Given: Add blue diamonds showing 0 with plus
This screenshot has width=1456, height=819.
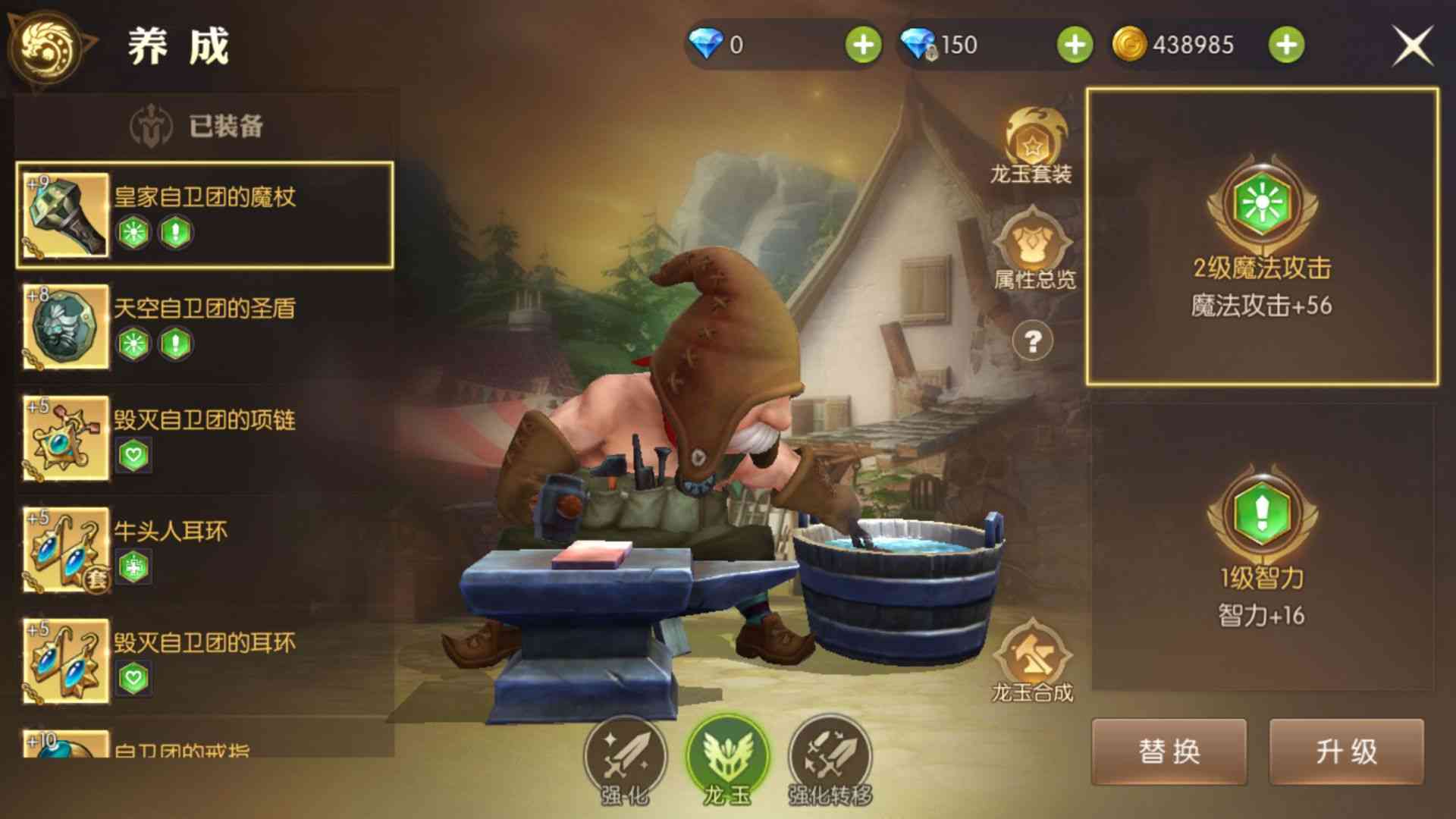Looking at the screenshot, I should 863,45.
